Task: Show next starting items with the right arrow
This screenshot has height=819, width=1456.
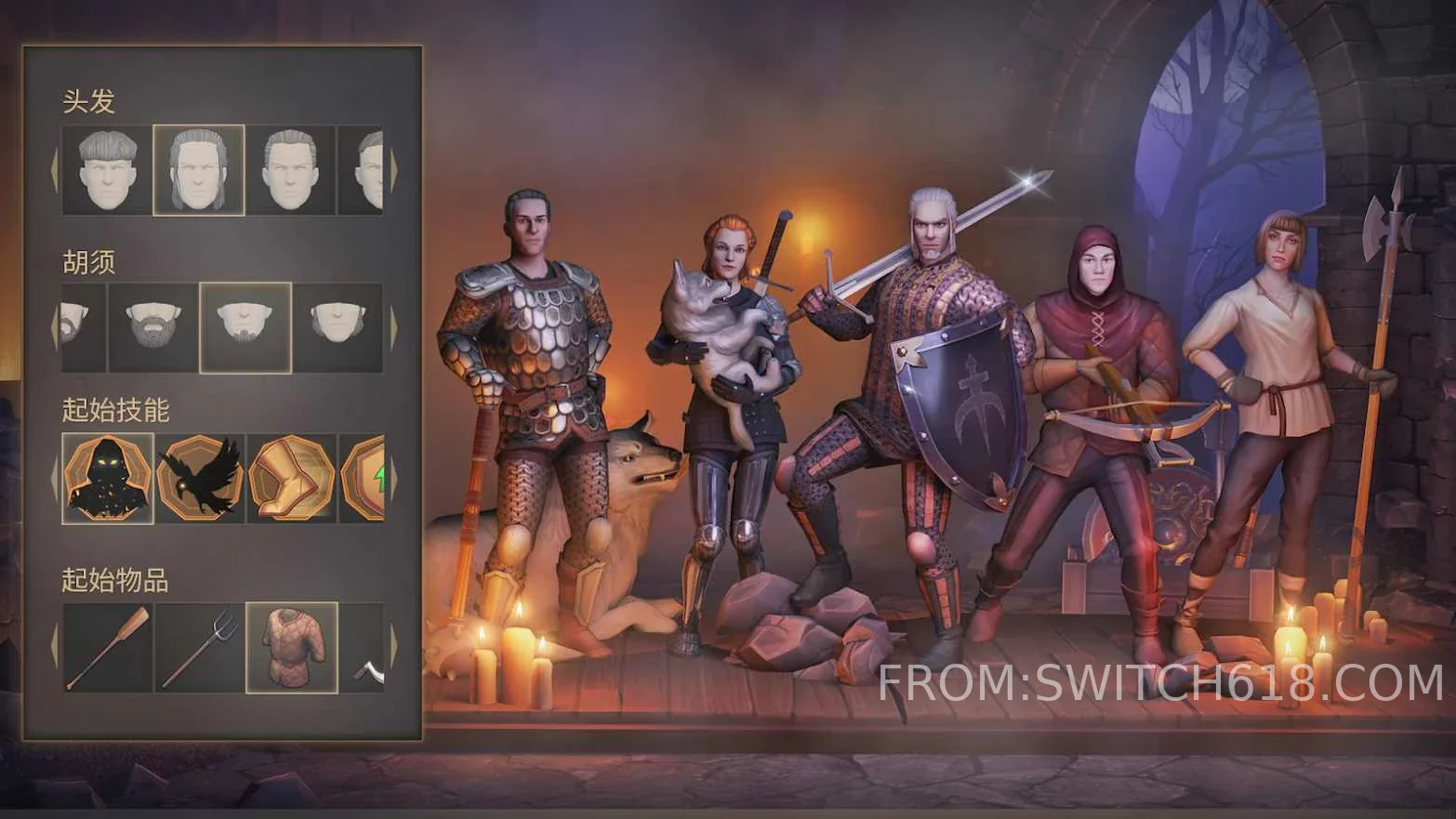Action: pos(393,648)
